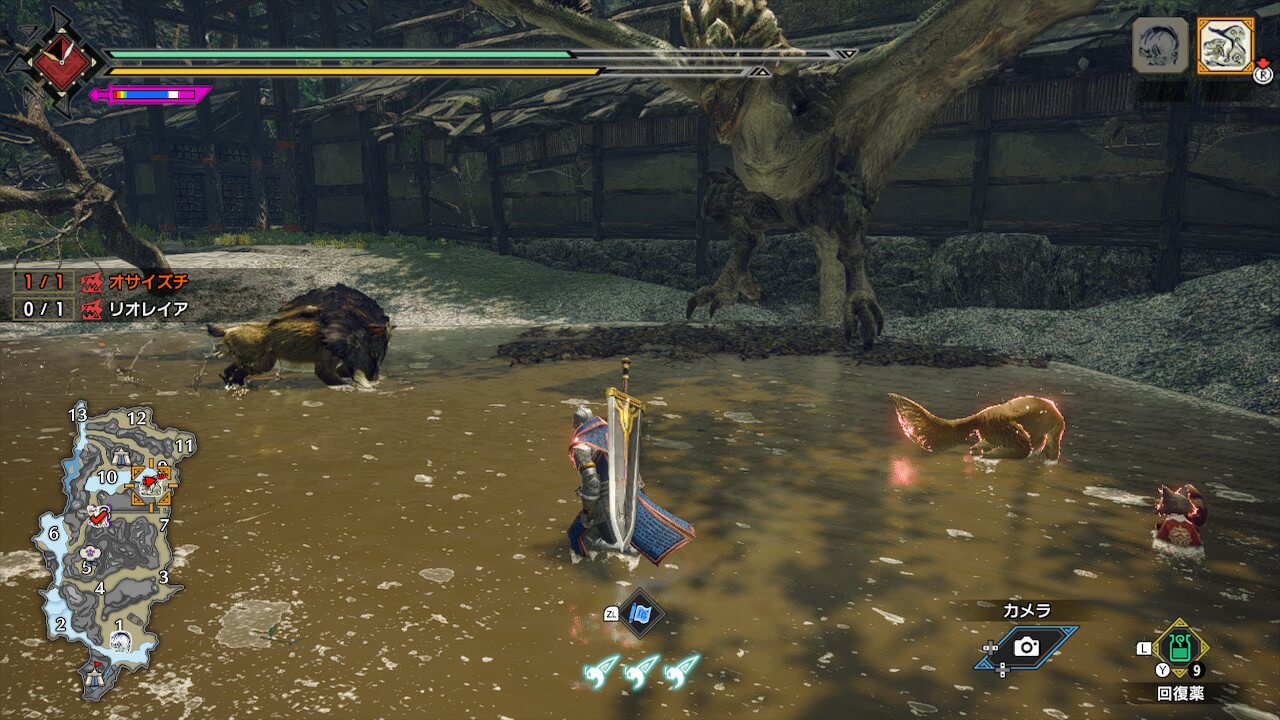The image size is (1280, 720).
Task: Click the tent marker near area 10
Action: pos(121,456)
